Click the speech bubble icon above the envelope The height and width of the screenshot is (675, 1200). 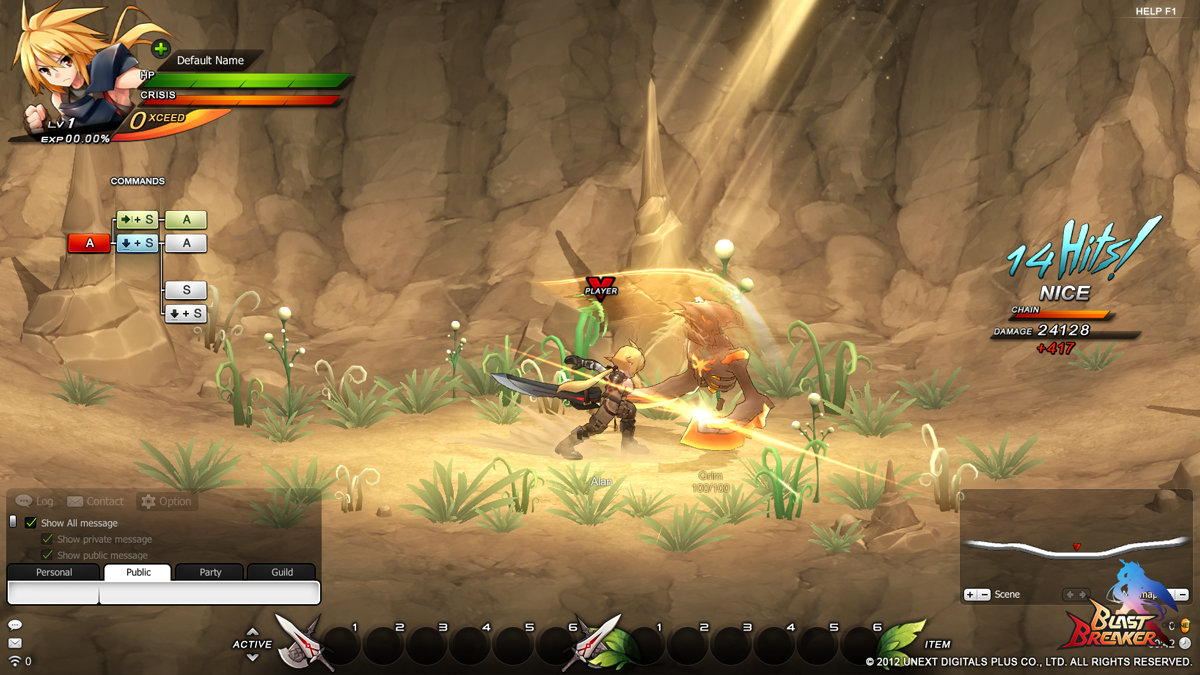coord(15,625)
